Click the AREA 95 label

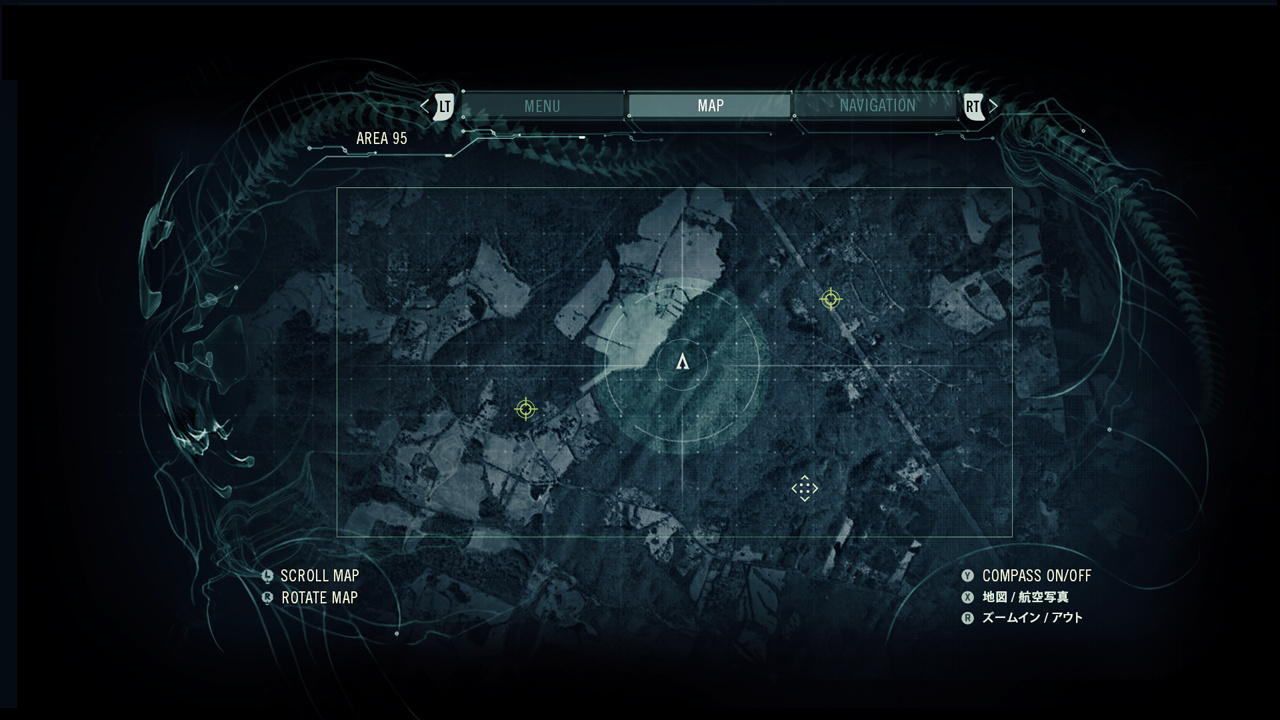click(381, 138)
